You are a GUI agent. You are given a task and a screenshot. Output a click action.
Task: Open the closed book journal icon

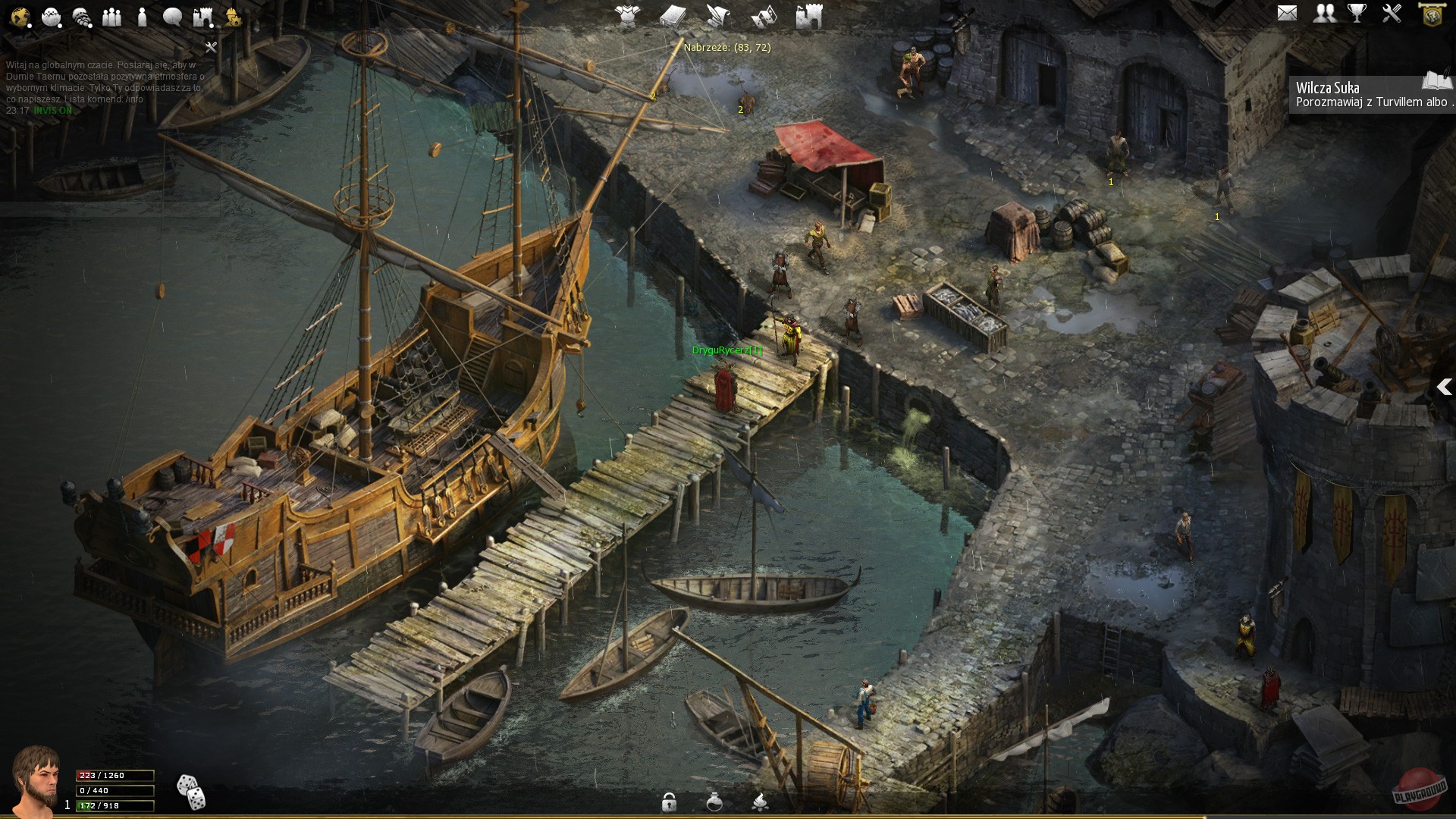673,15
